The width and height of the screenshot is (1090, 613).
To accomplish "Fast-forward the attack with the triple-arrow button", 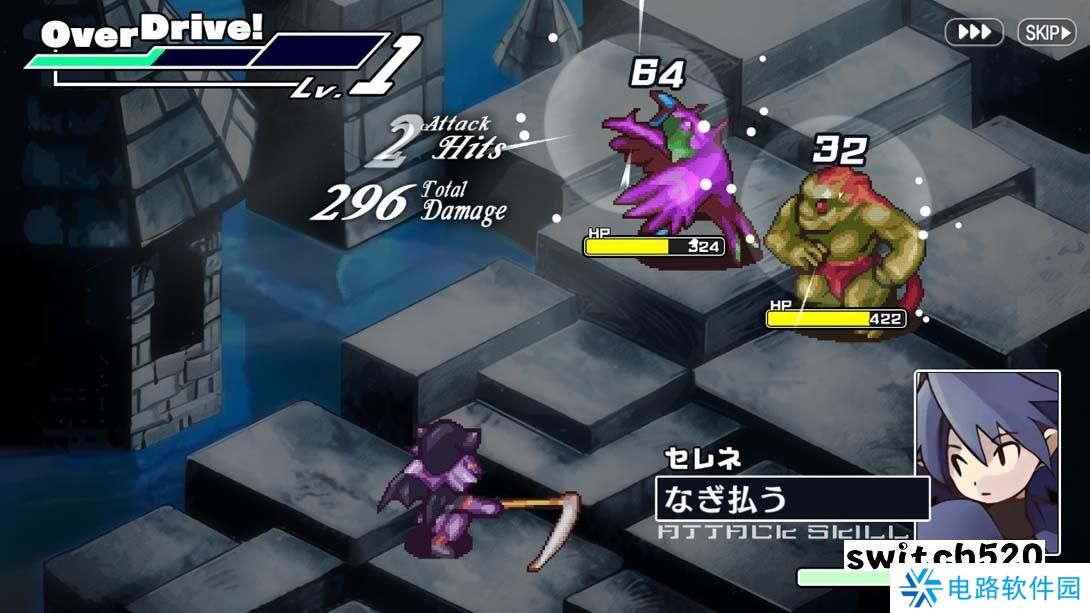I will [974, 33].
